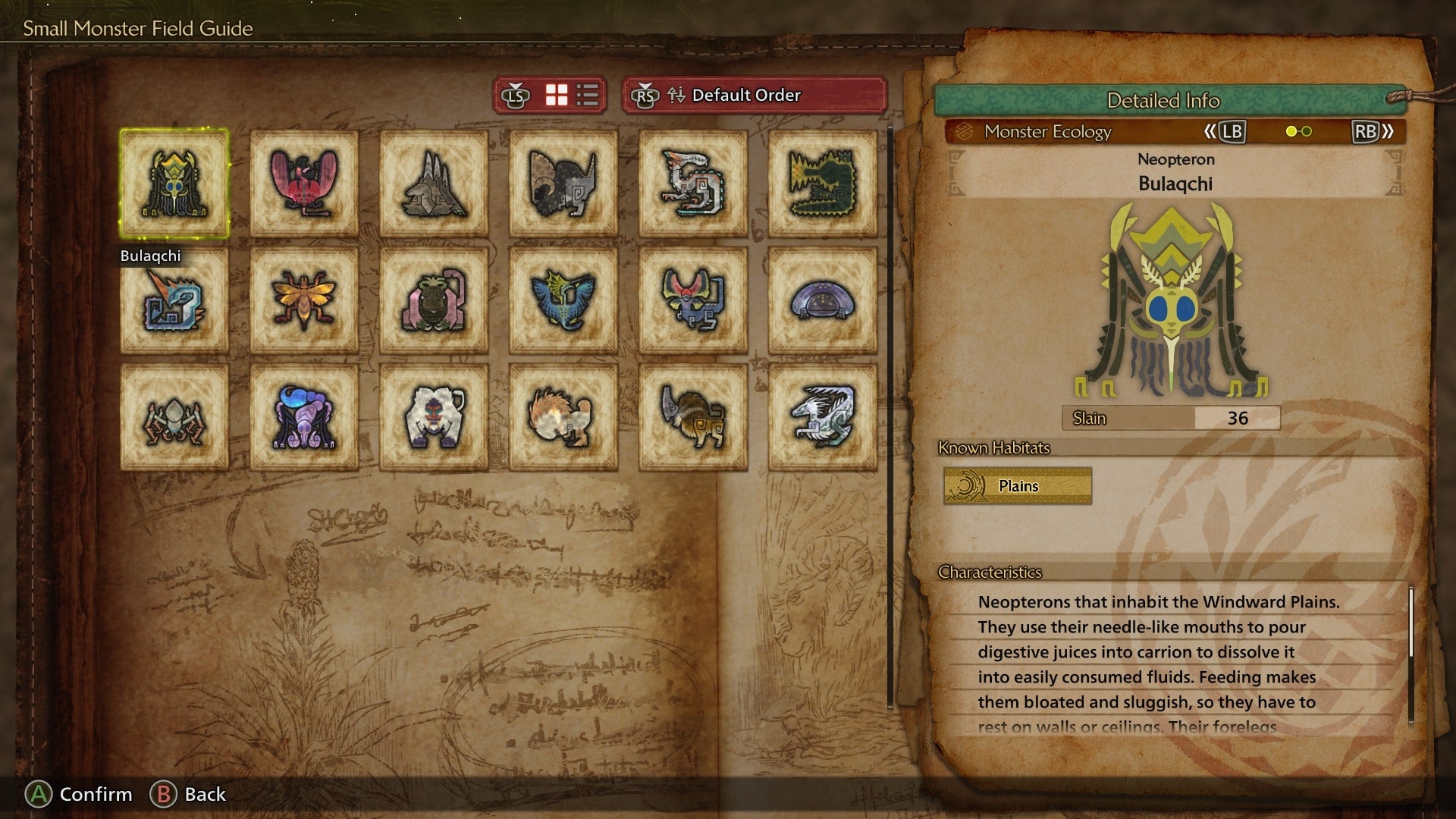This screenshot has height=819, width=1456.
Task: Select the grey spiky-backed monster tile
Action: [x=434, y=184]
